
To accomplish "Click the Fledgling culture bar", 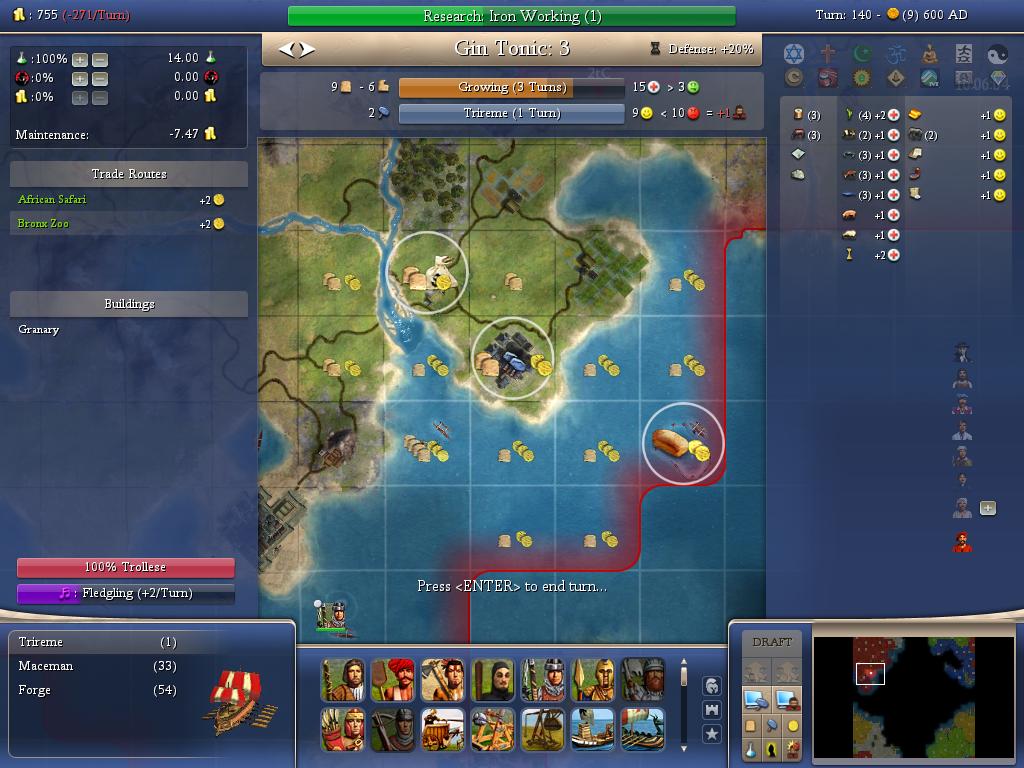I will click(125, 593).
